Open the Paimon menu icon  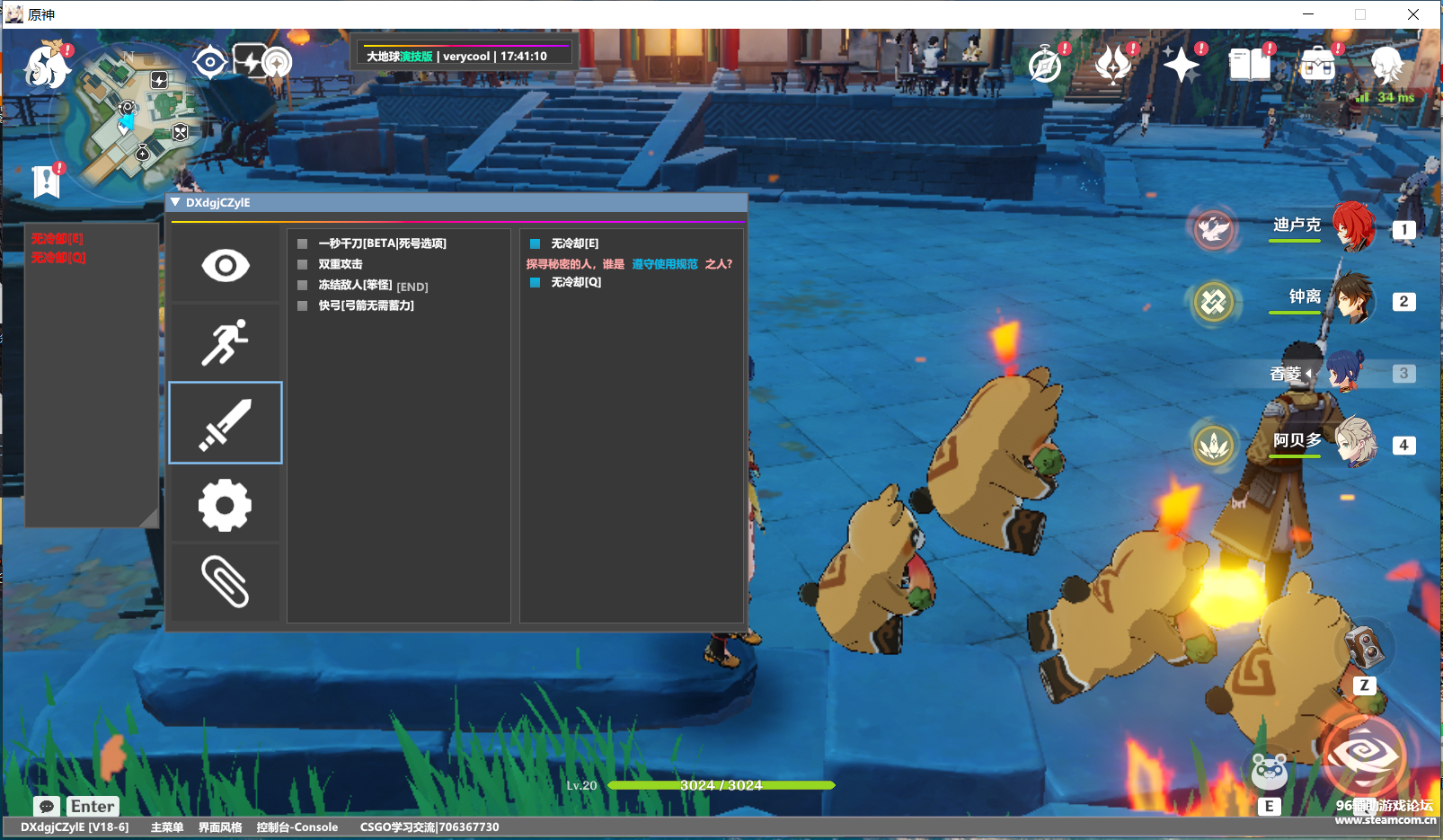tap(47, 66)
